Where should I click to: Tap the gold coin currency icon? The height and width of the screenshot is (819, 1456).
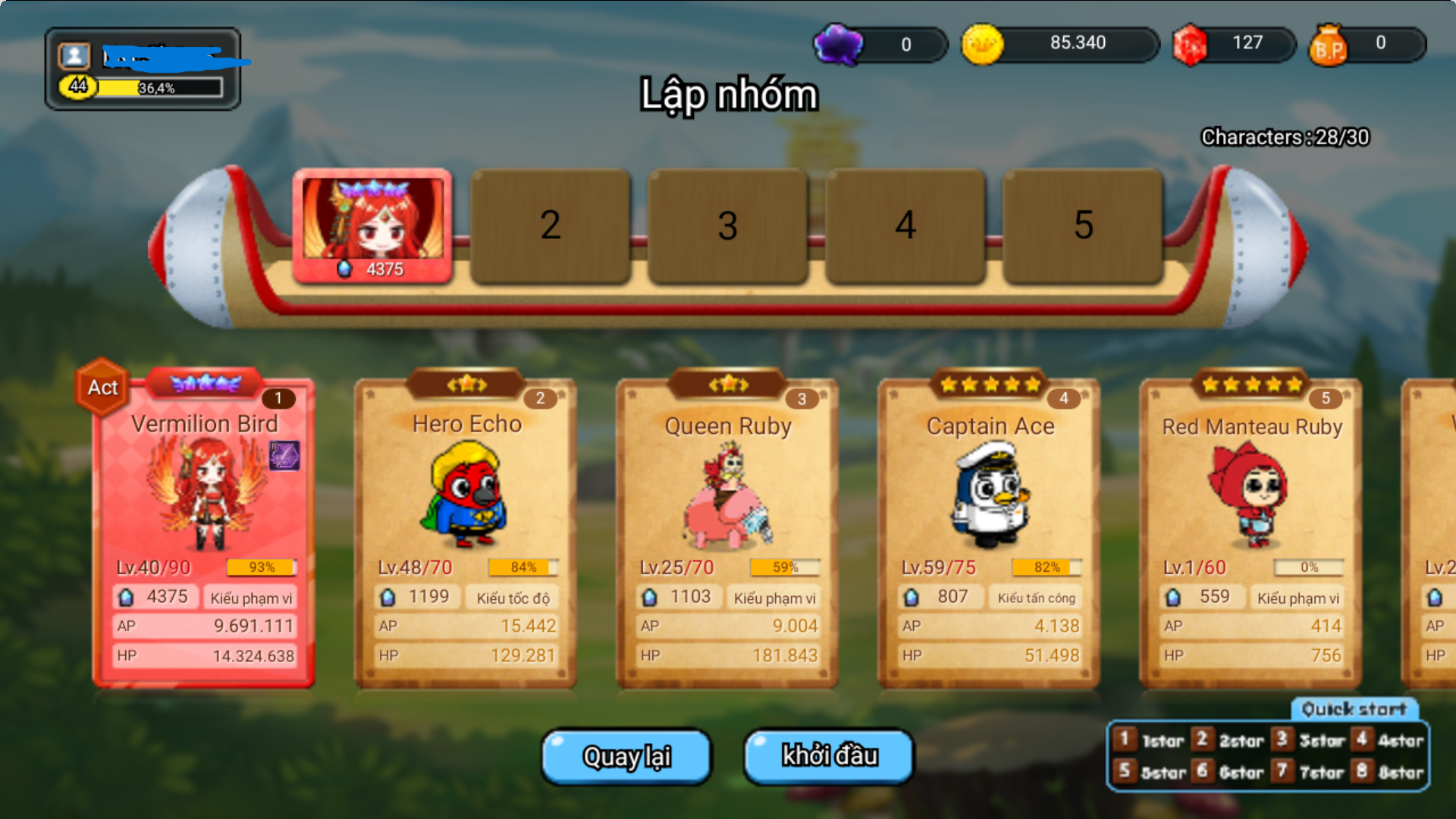pos(982,44)
